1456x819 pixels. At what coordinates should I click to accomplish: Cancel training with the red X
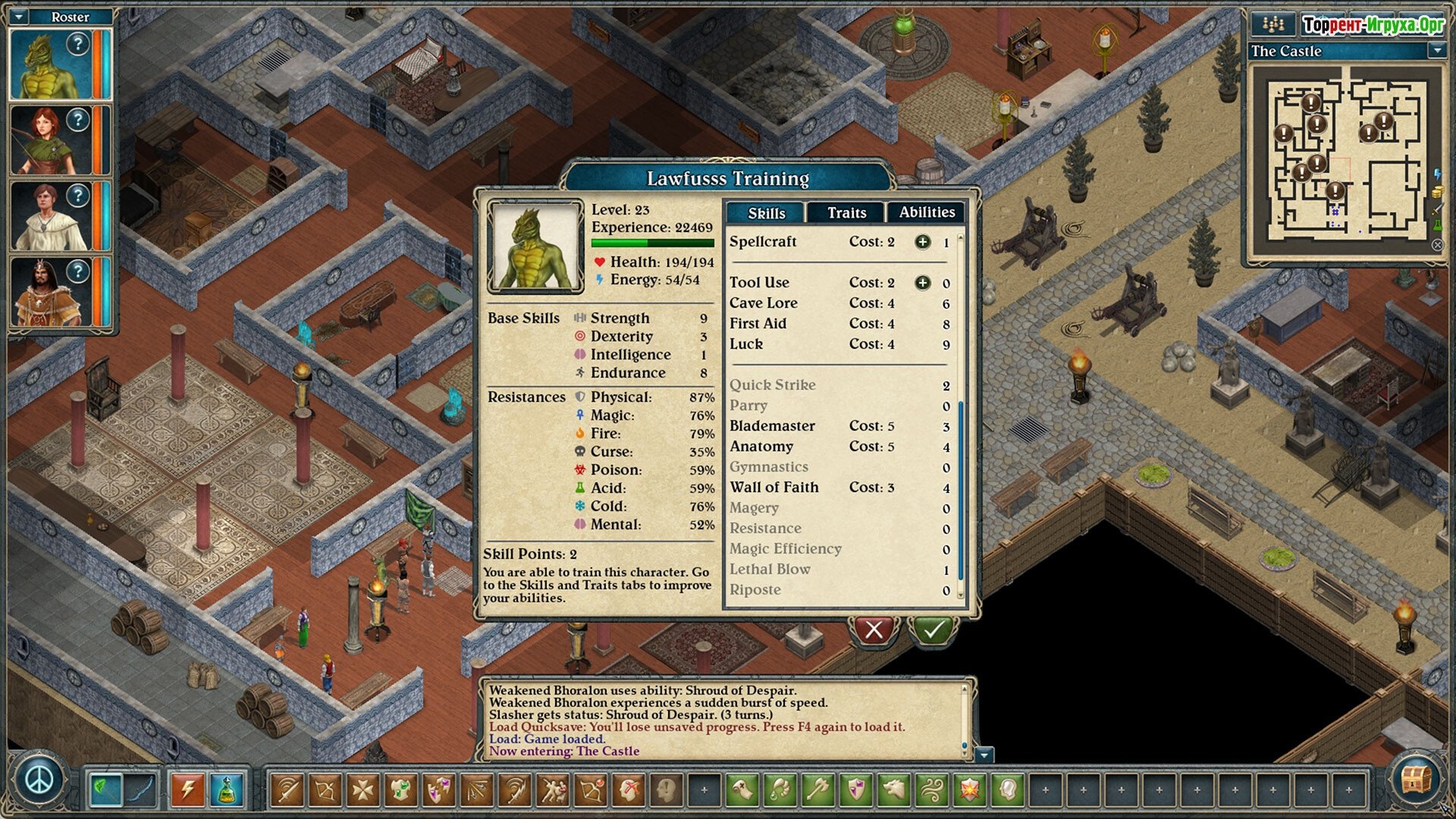[x=874, y=629]
